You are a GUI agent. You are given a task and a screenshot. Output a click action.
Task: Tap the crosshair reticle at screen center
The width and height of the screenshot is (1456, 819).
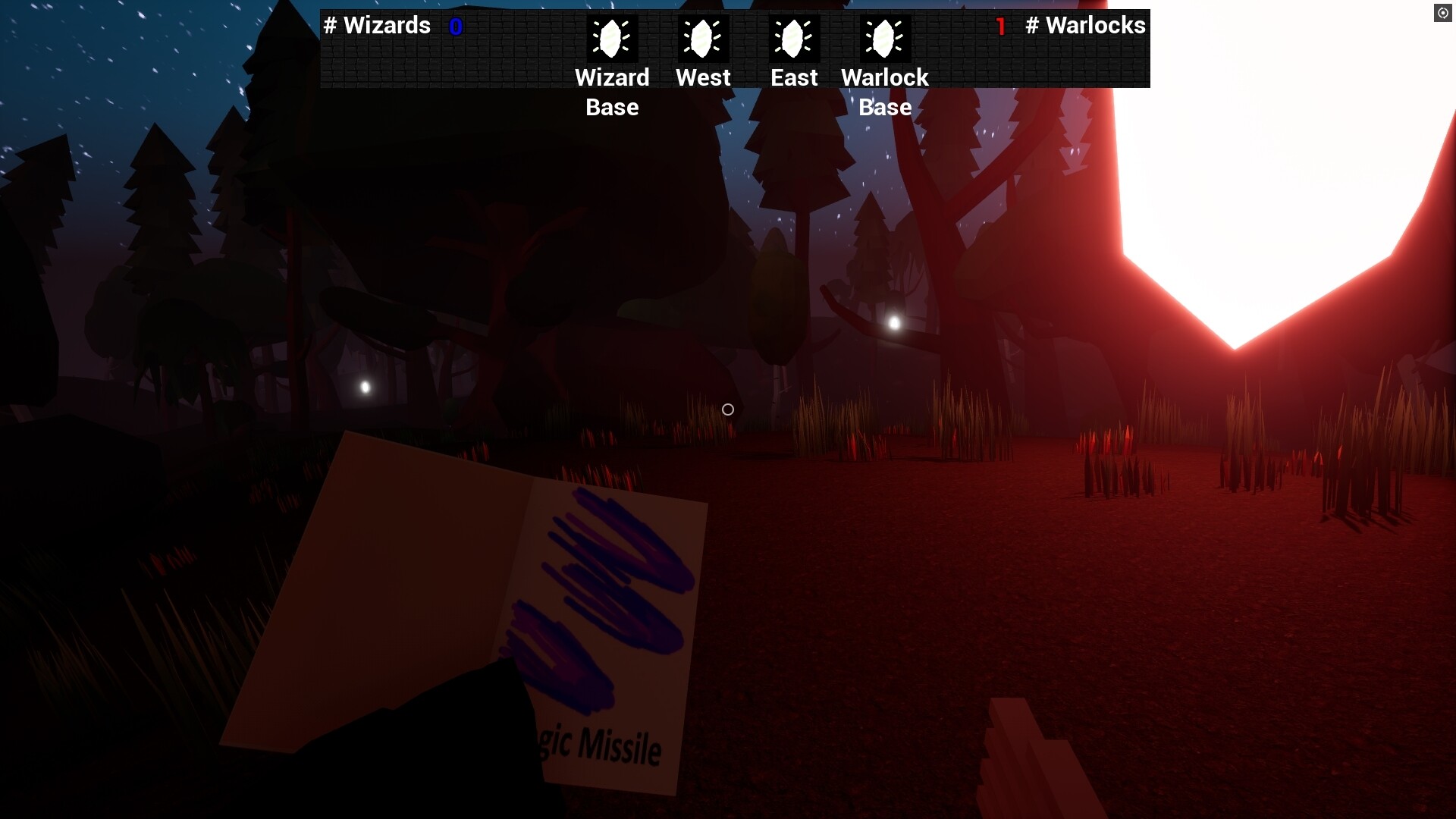point(727,409)
